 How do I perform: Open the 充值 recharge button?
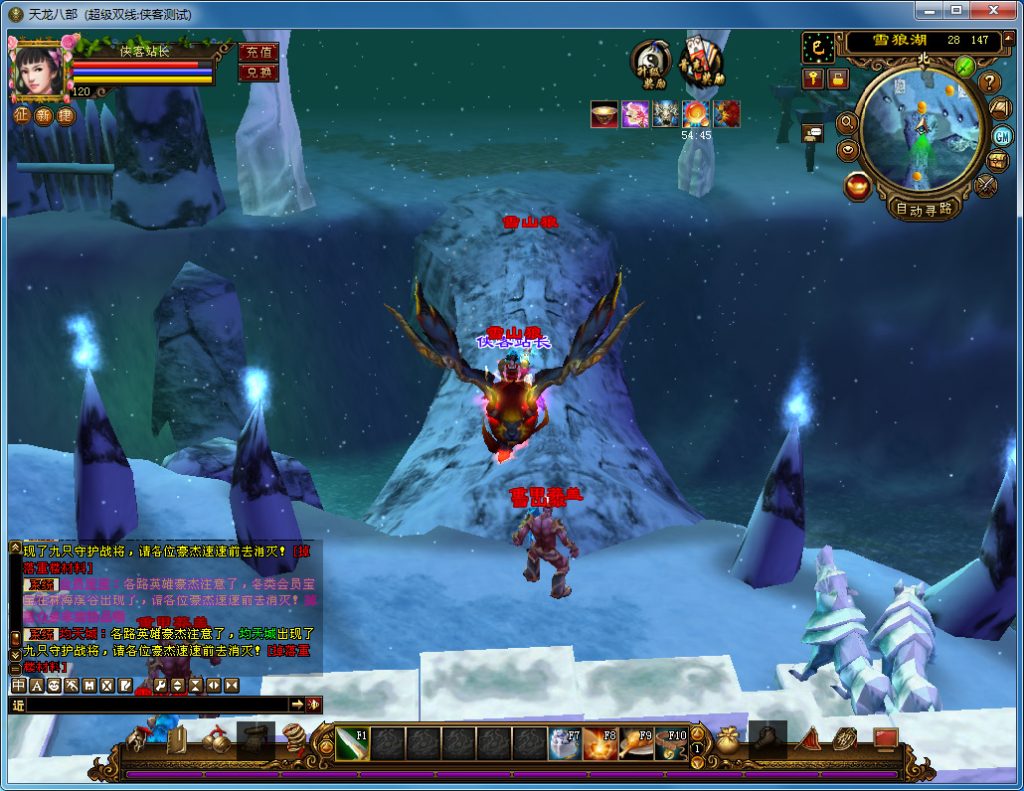tap(258, 52)
